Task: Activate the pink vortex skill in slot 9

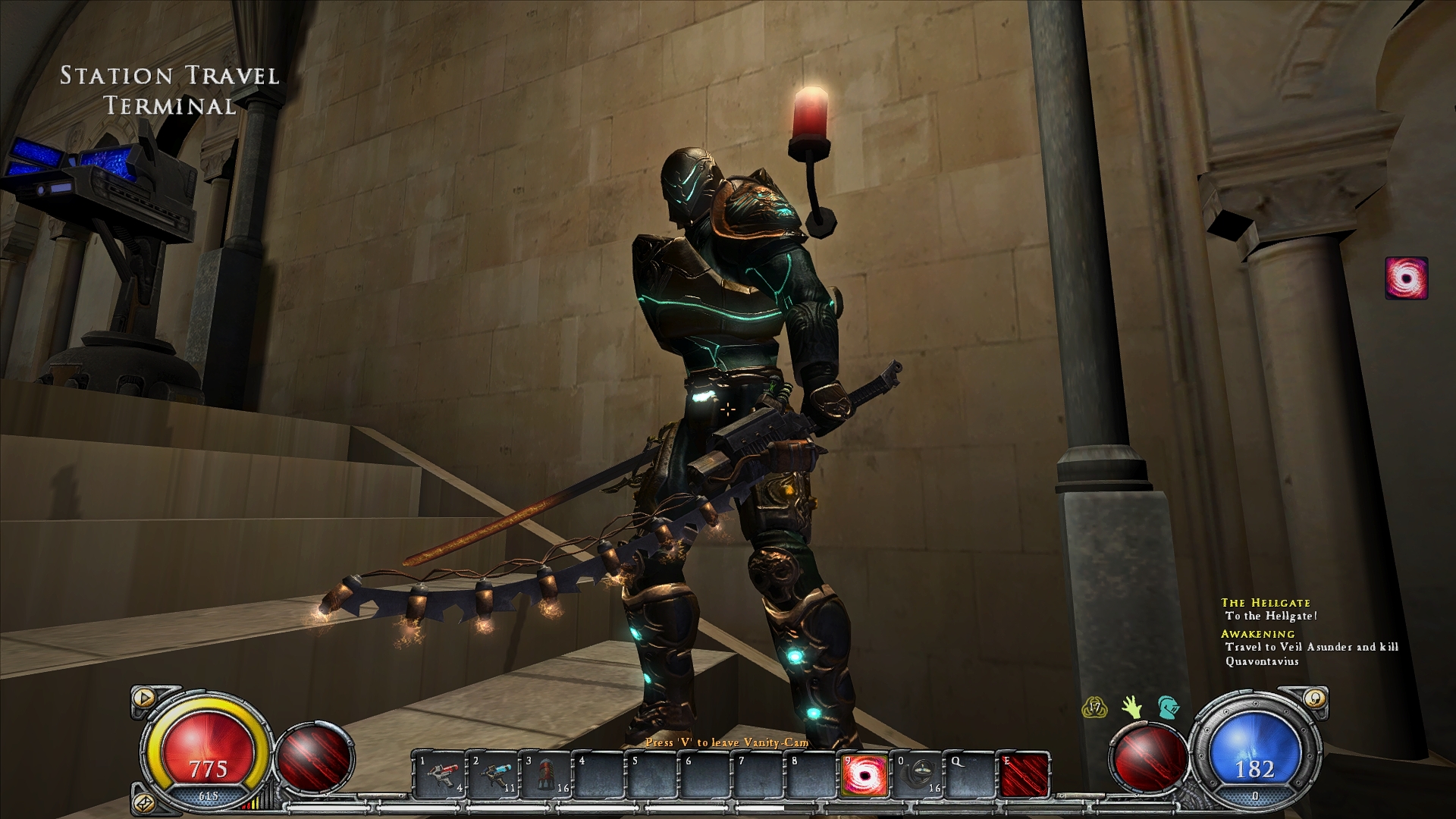Action: (x=864, y=774)
